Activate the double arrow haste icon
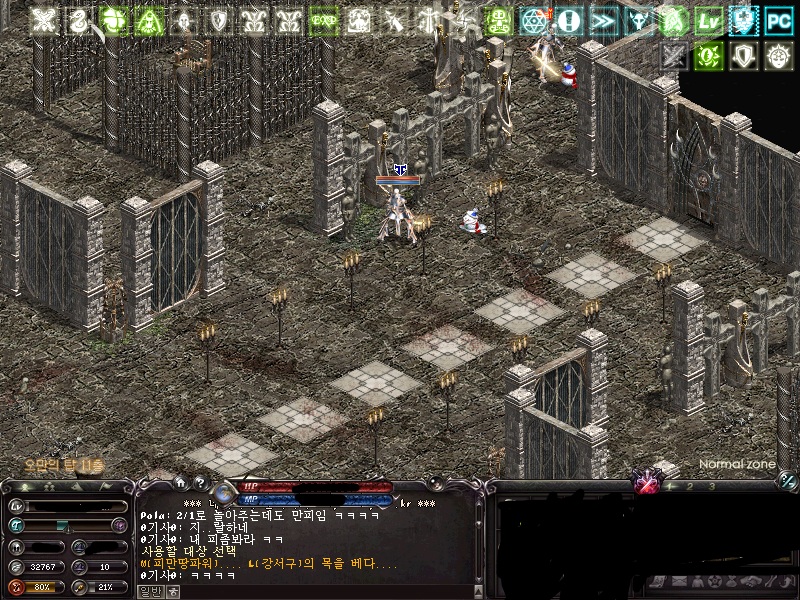800x600 pixels. [603, 21]
